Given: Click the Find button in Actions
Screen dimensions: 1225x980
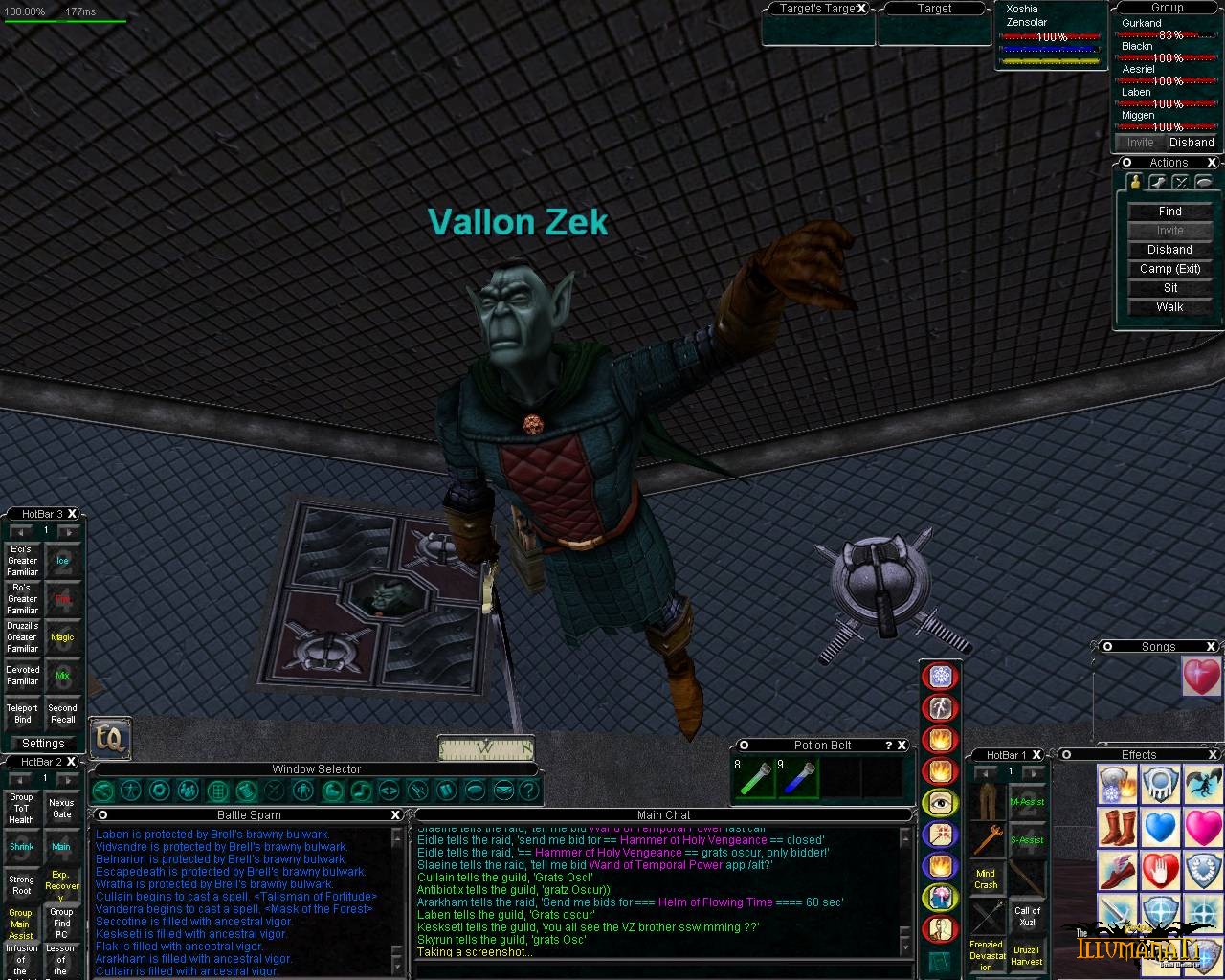Looking at the screenshot, I should click(x=1169, y=212).
